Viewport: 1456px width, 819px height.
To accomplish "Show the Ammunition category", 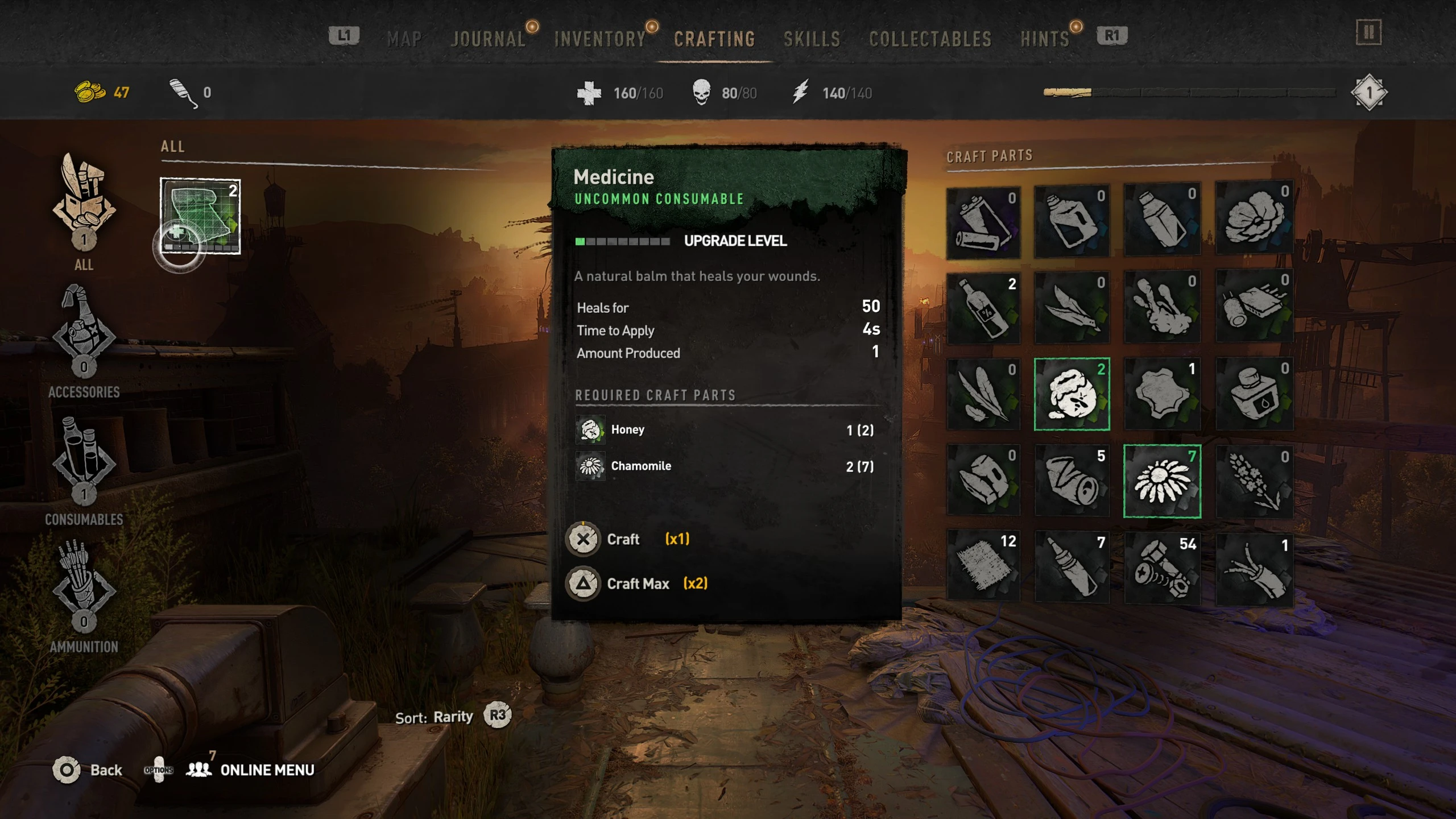I will [84, 594].
